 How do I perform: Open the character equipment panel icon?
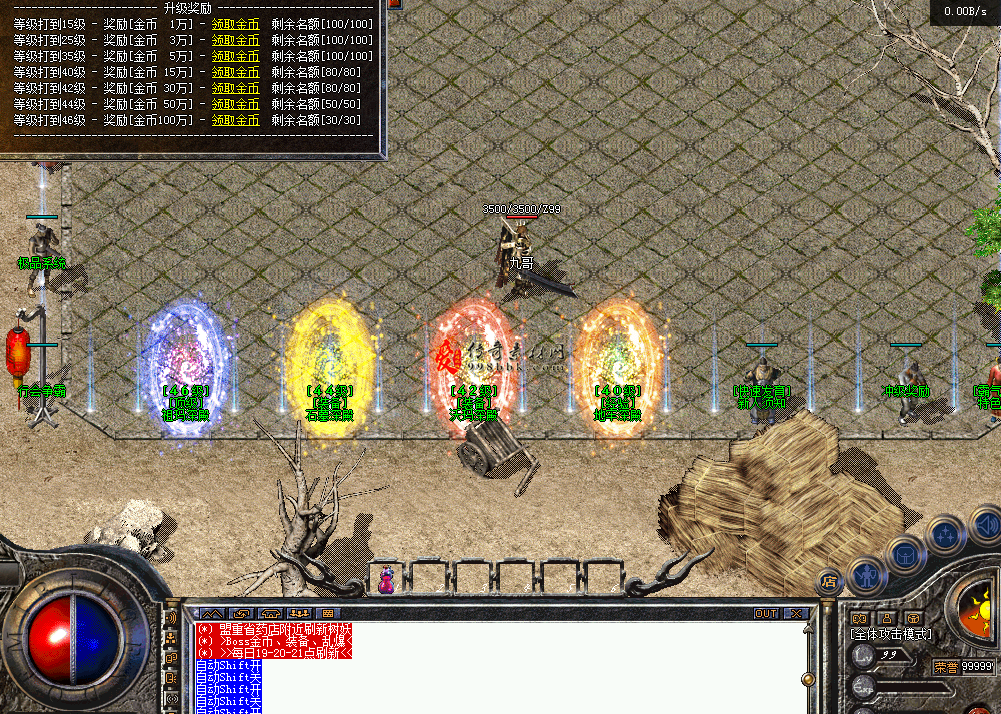(866, 576)
